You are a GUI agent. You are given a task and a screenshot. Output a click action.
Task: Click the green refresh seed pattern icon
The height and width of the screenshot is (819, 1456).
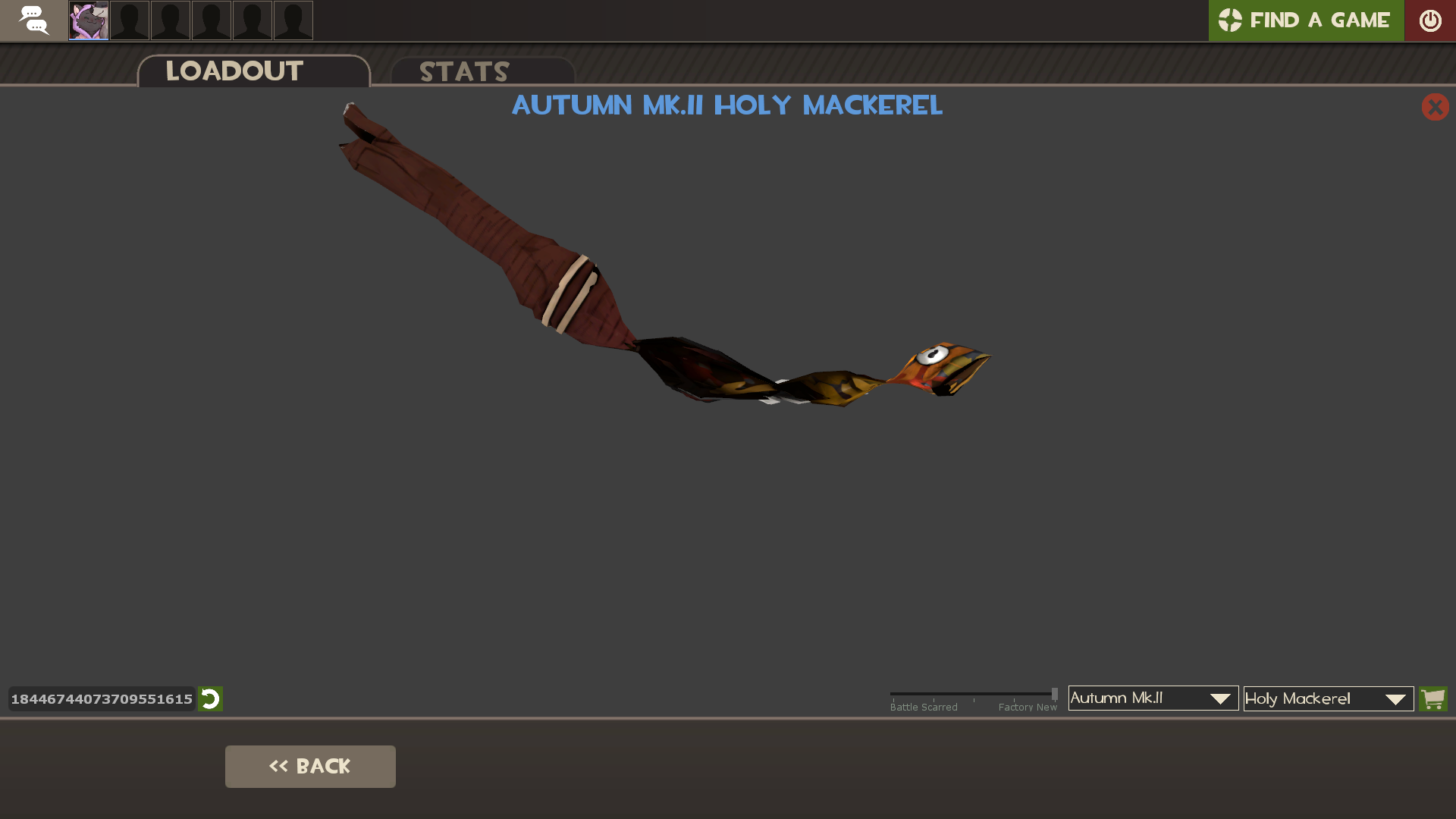[210, 698]
